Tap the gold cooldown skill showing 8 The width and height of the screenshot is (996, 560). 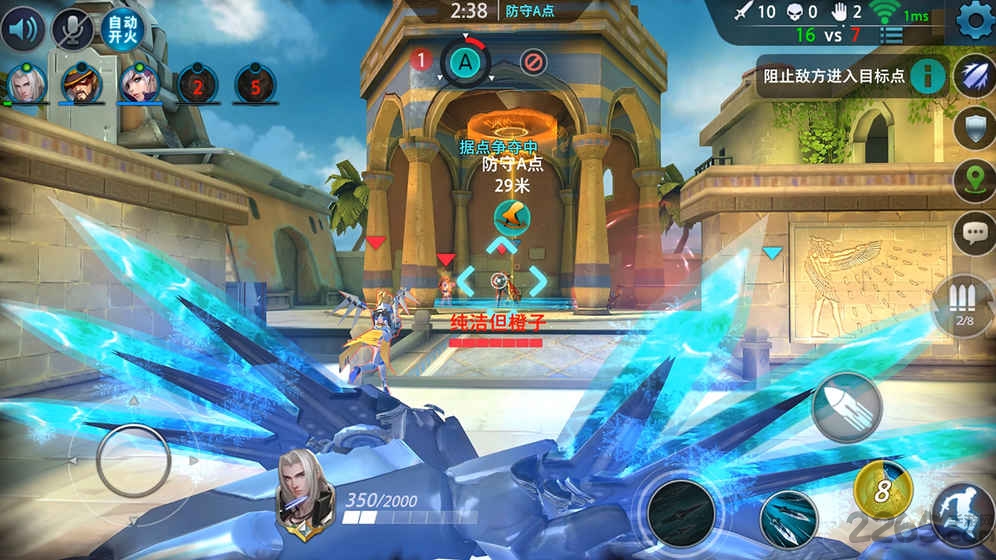click(x=883, y=490)
